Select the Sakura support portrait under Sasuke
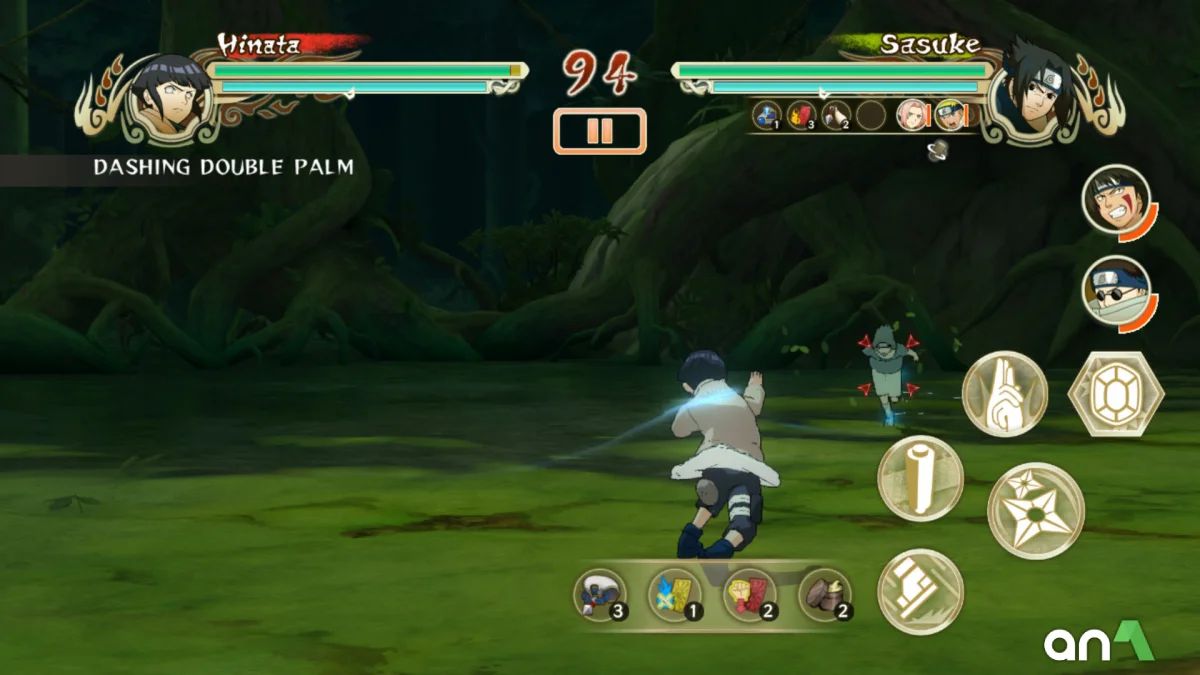The width and height of the screenshot is (1200, 675). coord(912,116)
